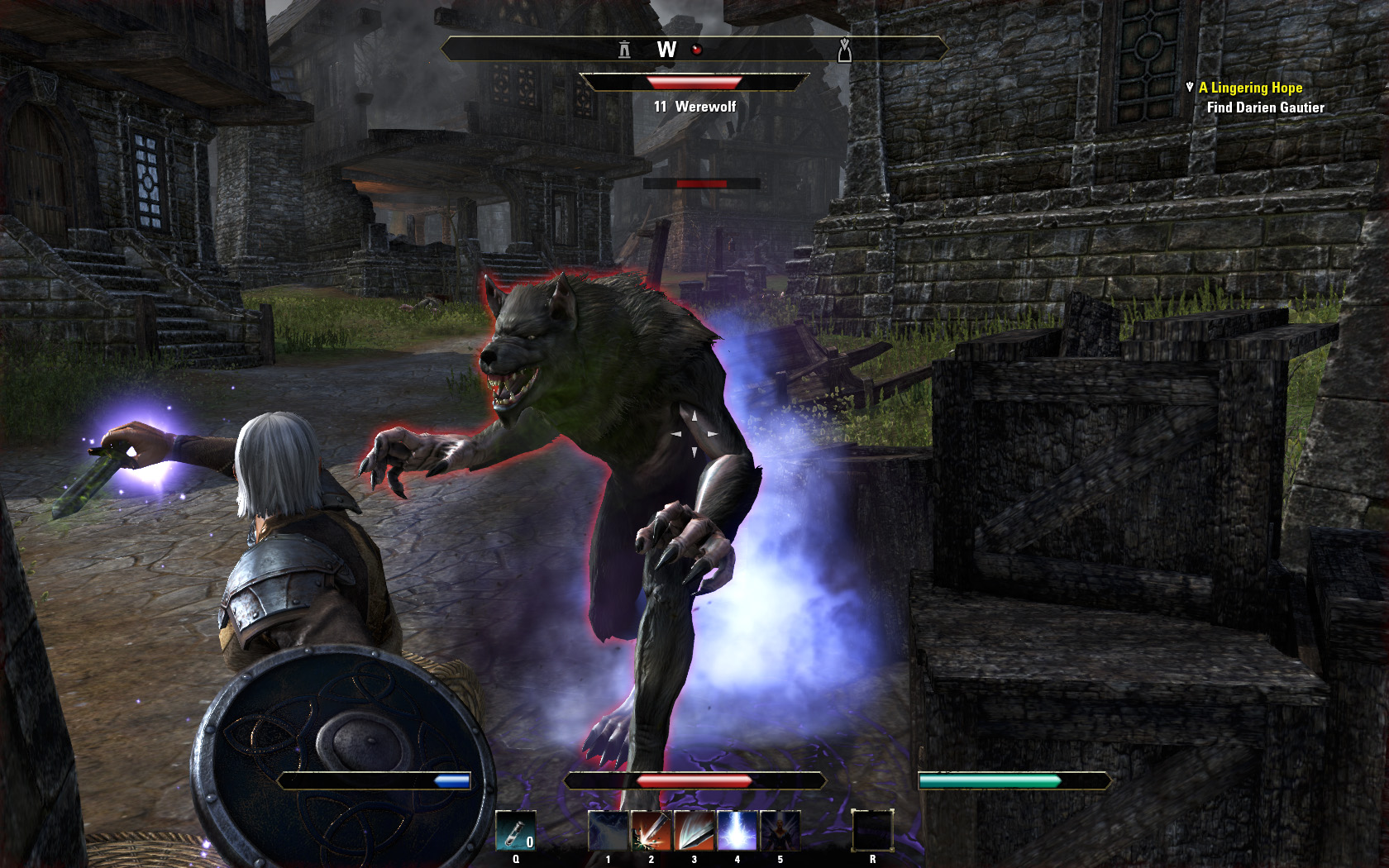Click the tower marker on the compass
The image size is (1389, 868).
(x=624, y=50)
